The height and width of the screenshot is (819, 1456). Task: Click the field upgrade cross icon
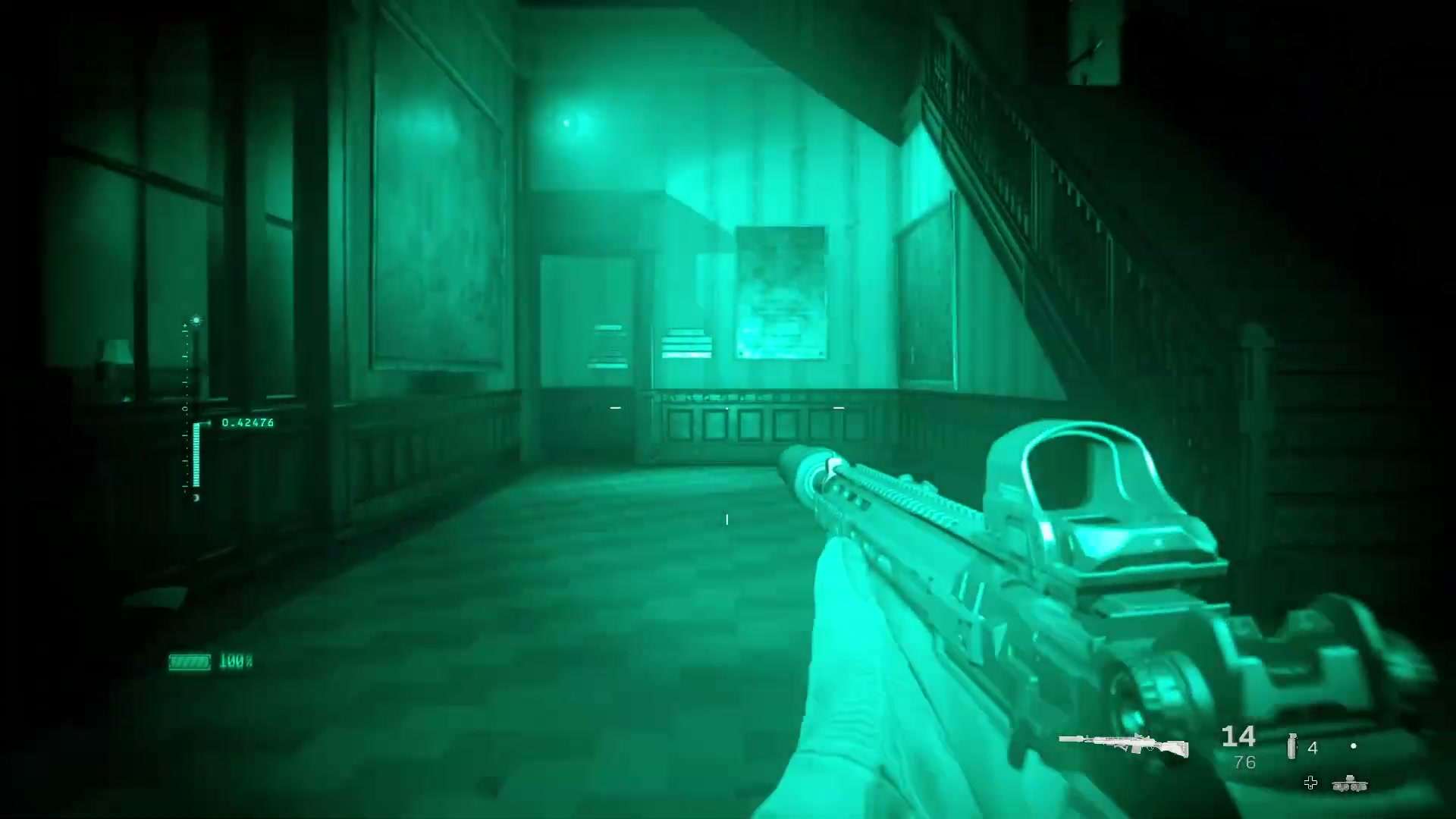1311,783
